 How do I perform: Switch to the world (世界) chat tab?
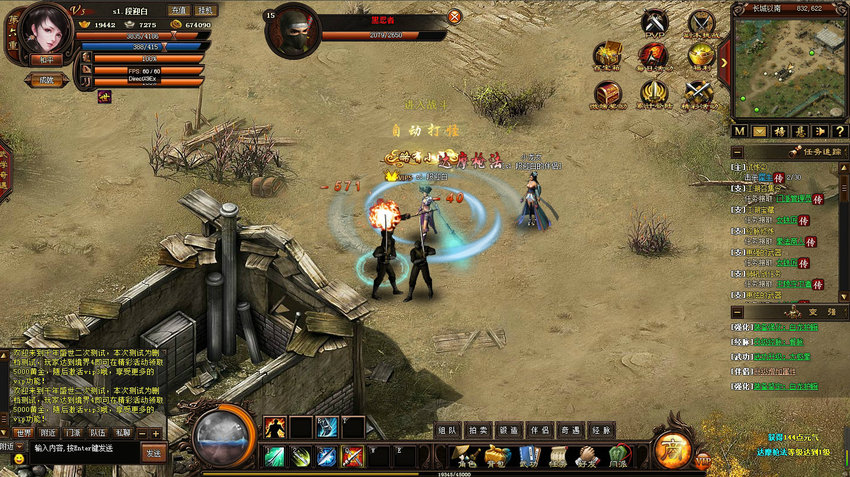(x=22, y=433)
